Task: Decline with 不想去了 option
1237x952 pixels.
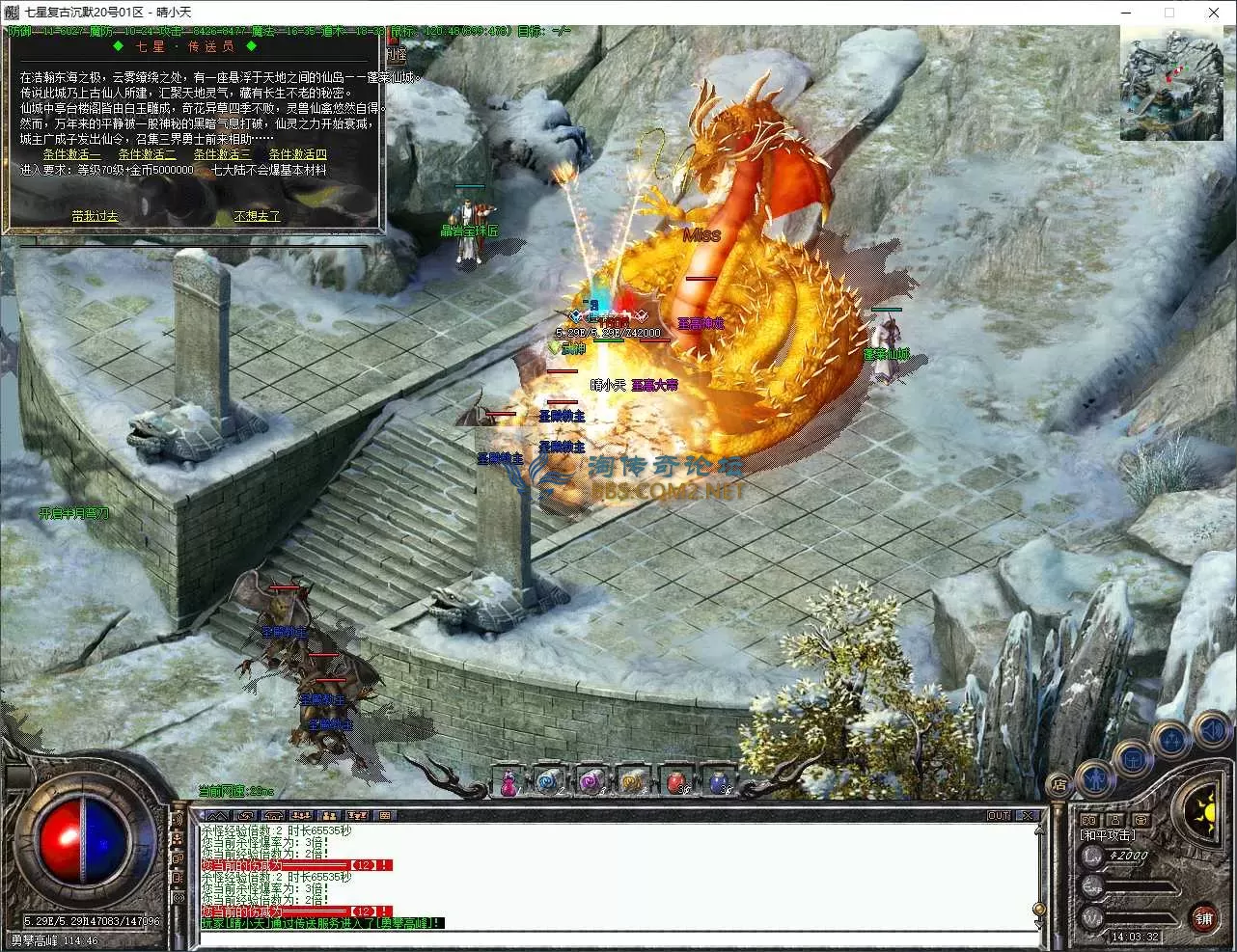Action: (x=257, y=216)
